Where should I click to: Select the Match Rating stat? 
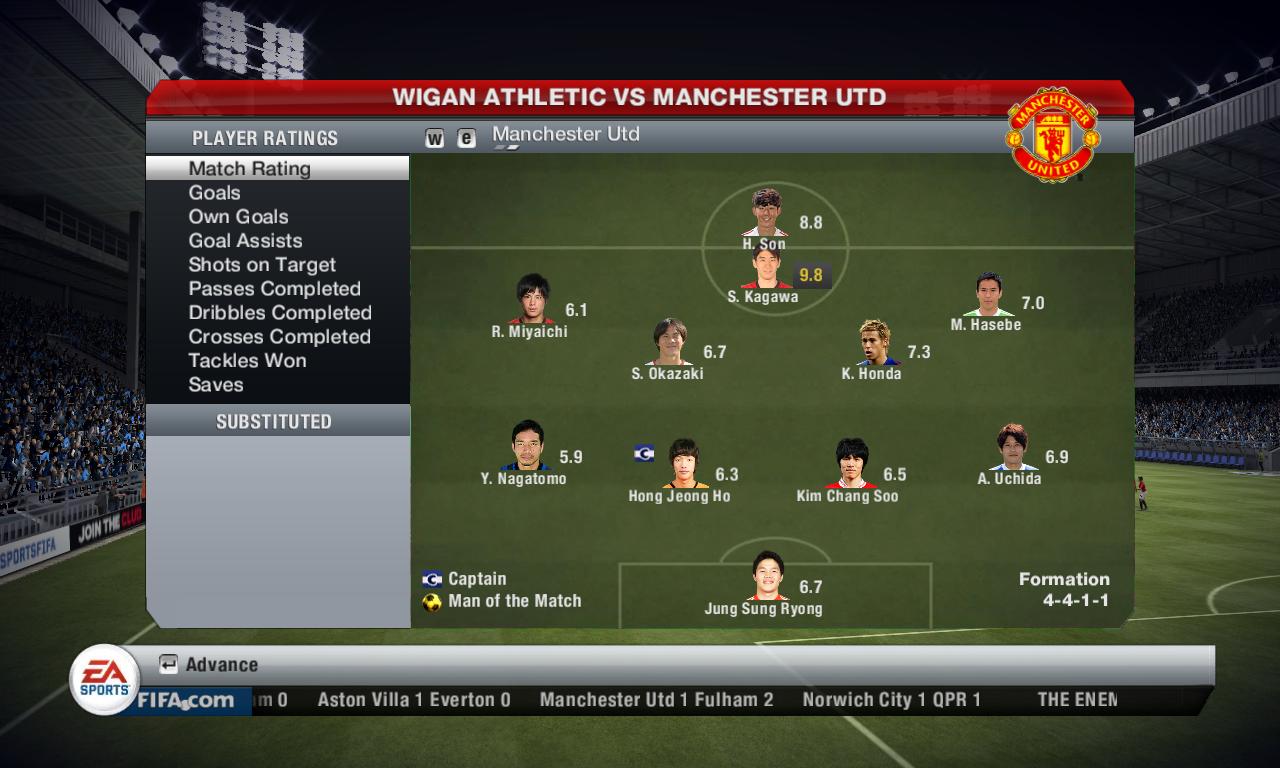coord(250,169)
